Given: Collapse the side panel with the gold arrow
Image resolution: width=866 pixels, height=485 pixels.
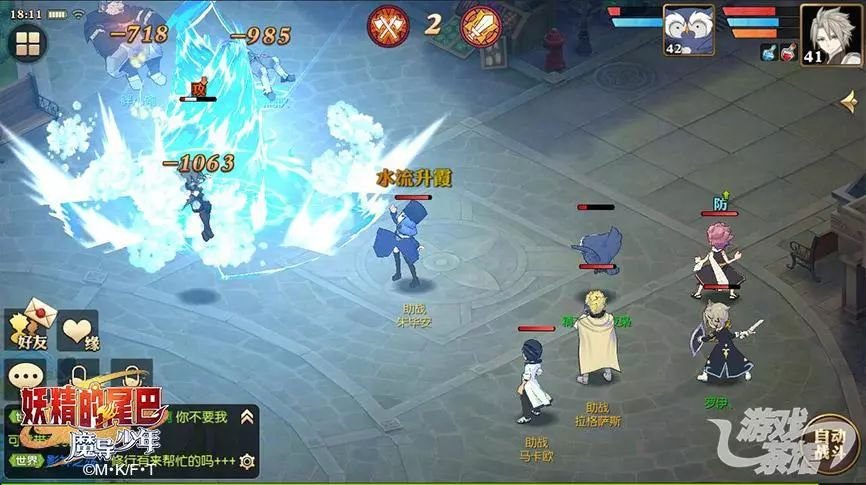Looking at the screenshot, I should (x=849, y=101).
